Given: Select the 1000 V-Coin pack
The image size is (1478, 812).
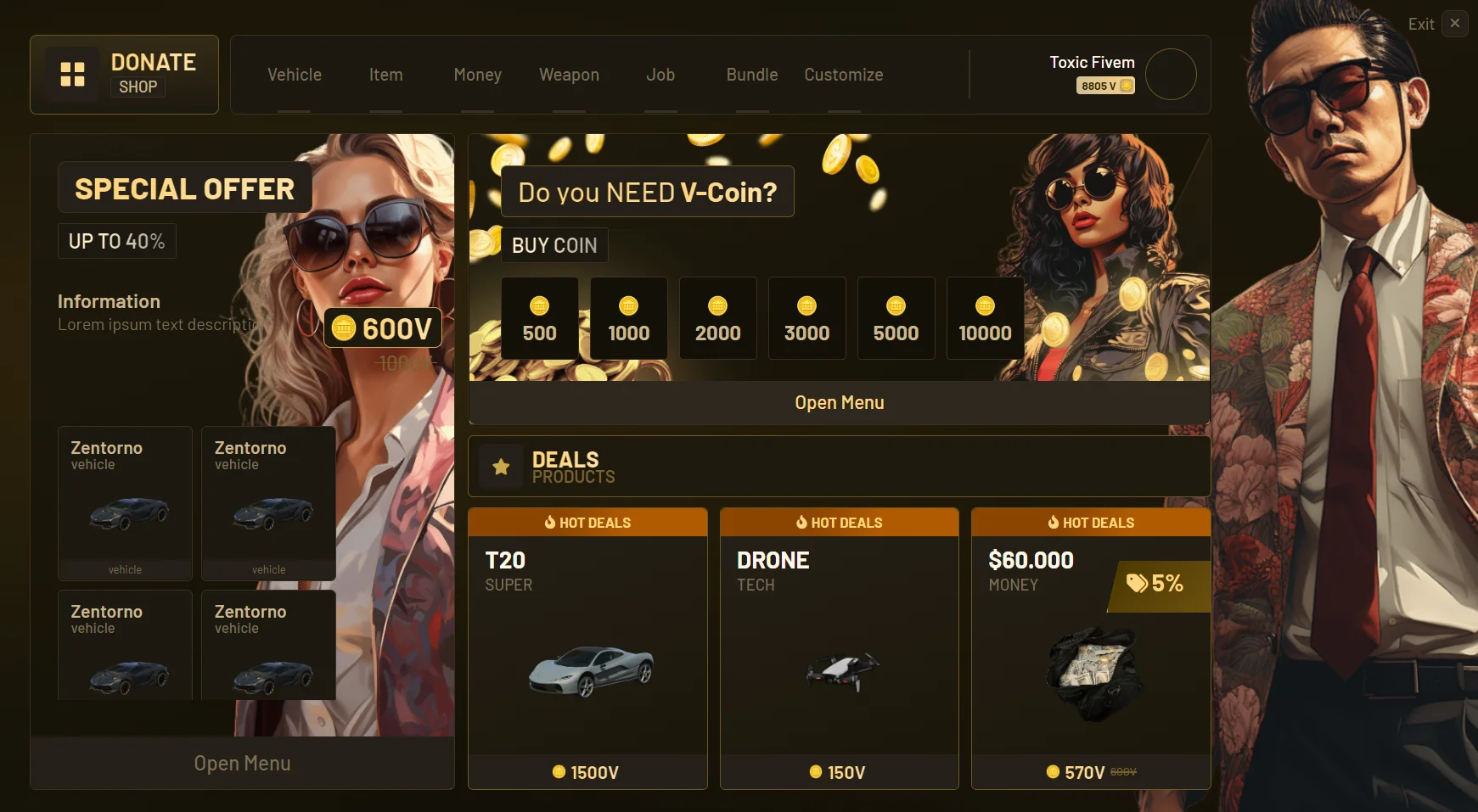Looking at the screenshot, I should [629, 318].
